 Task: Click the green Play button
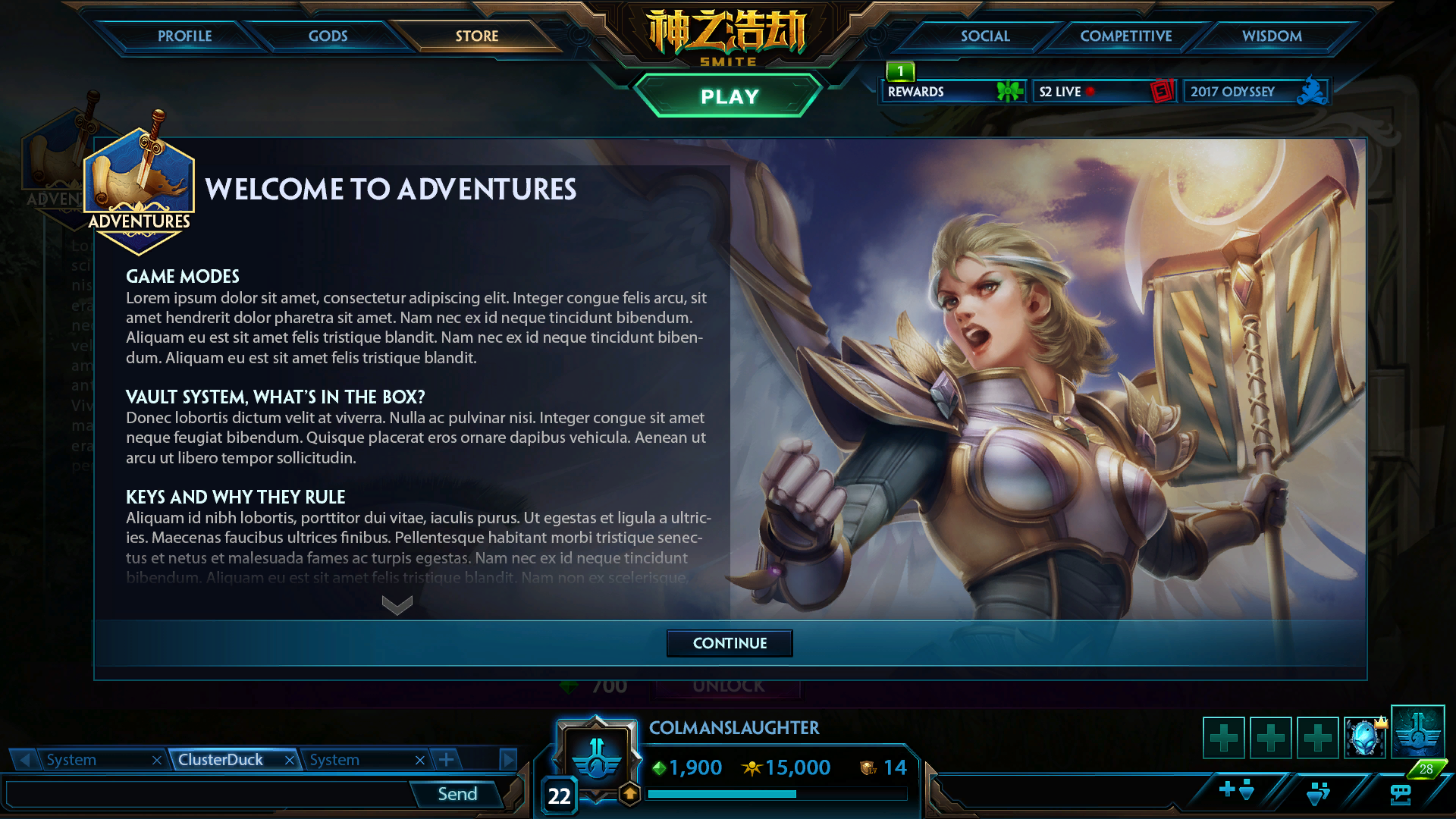729,96
